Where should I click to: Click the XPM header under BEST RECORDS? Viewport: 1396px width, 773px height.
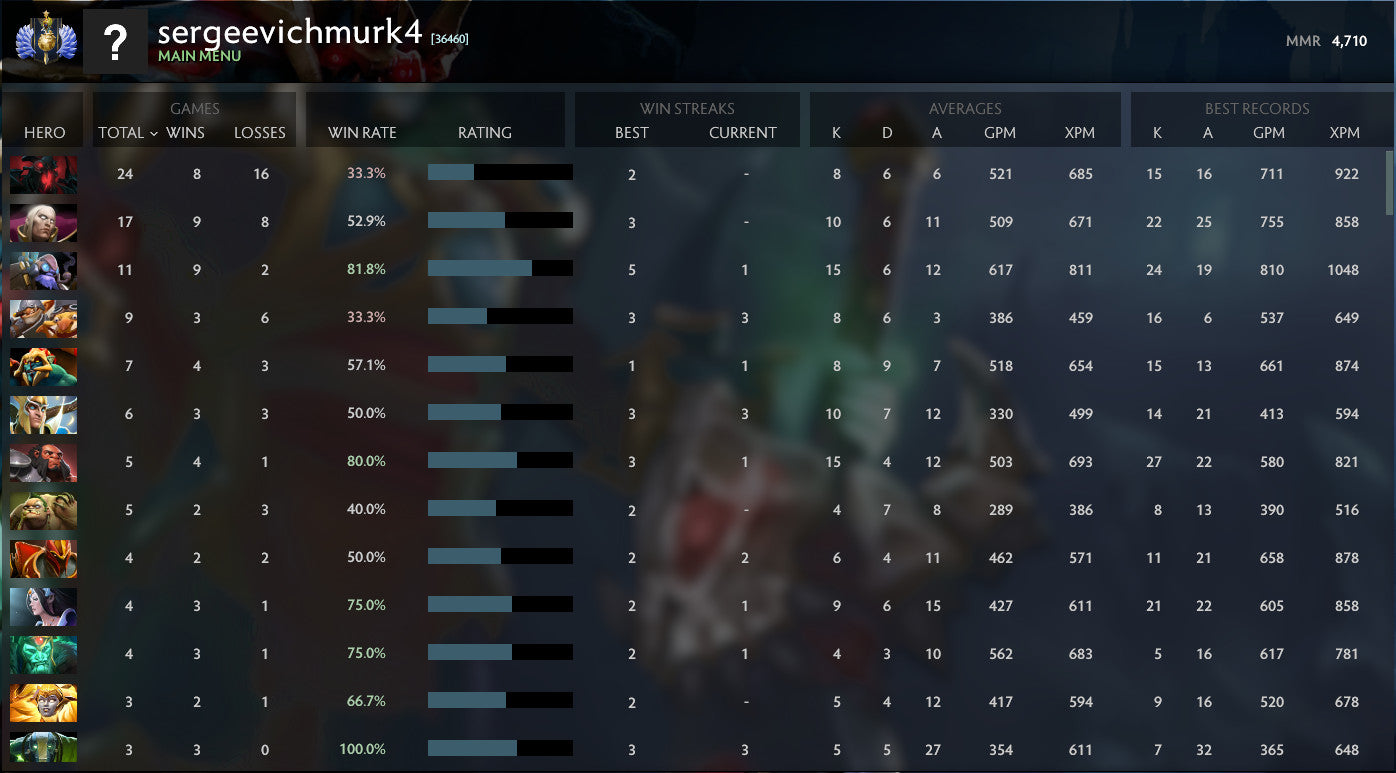pyautogui.click(x=1345, y=133)
